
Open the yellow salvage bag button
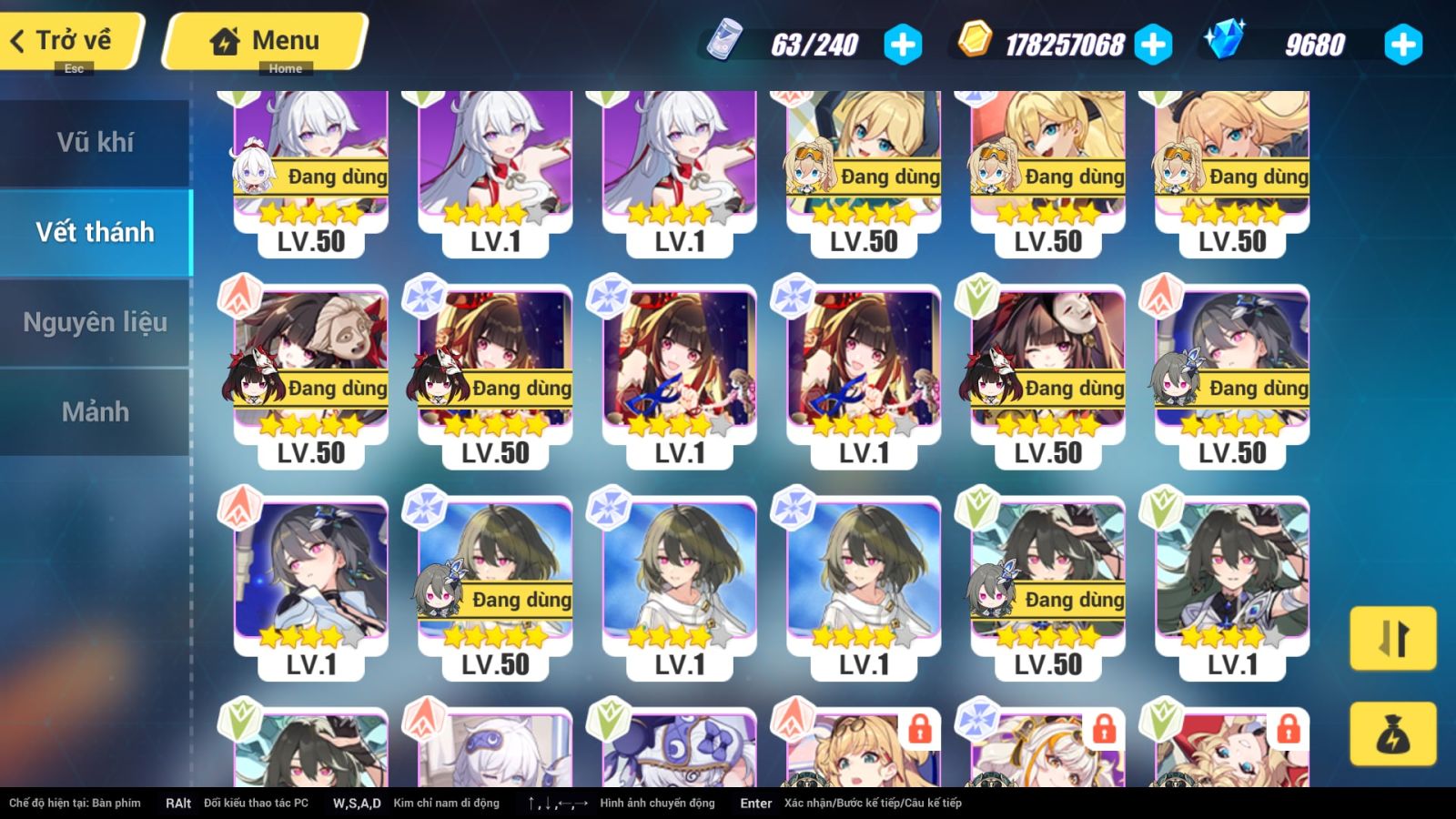coord(1392,733)
